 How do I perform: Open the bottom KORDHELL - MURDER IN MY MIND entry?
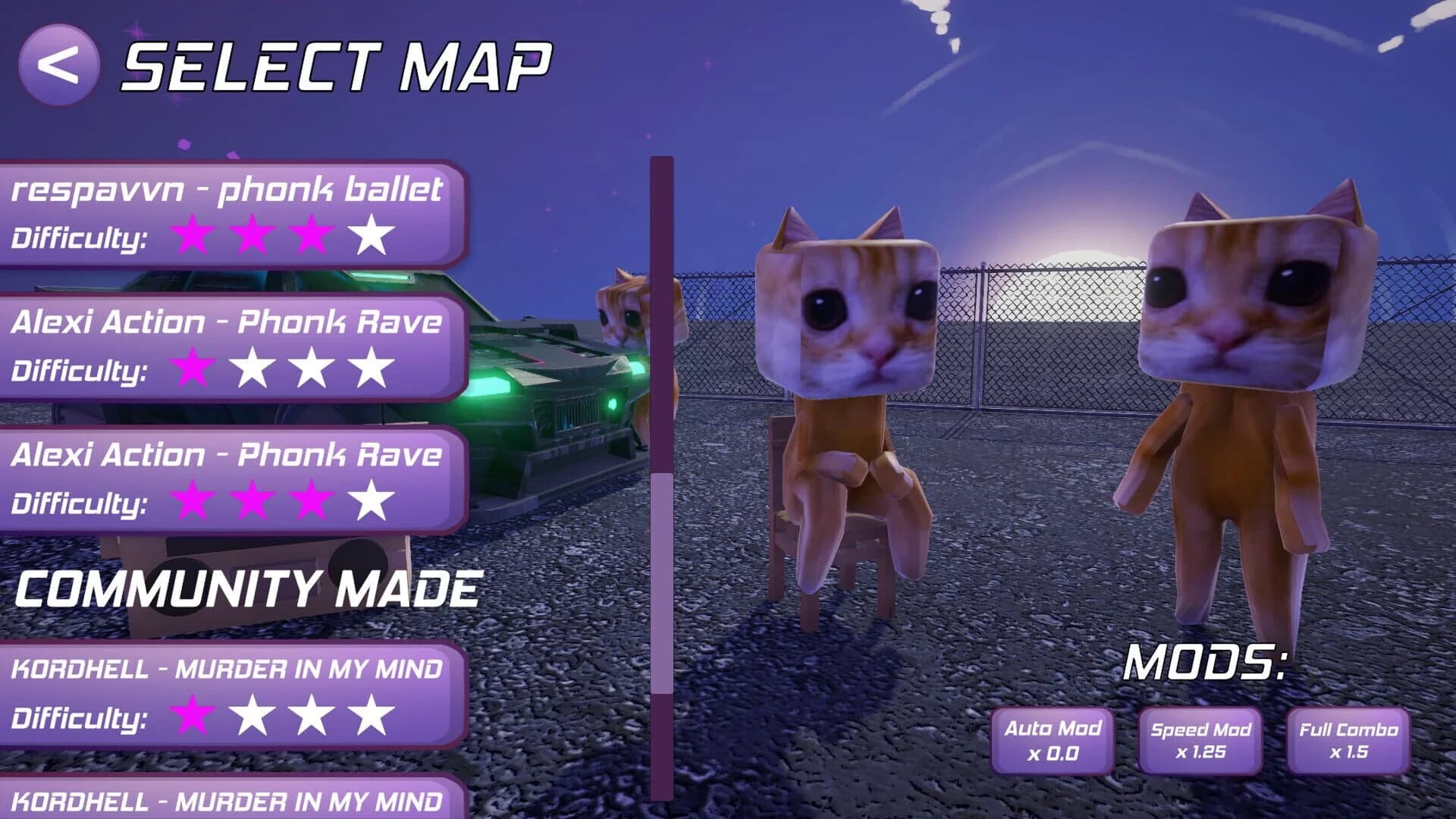pyautogui.click(x=227, y=799)
